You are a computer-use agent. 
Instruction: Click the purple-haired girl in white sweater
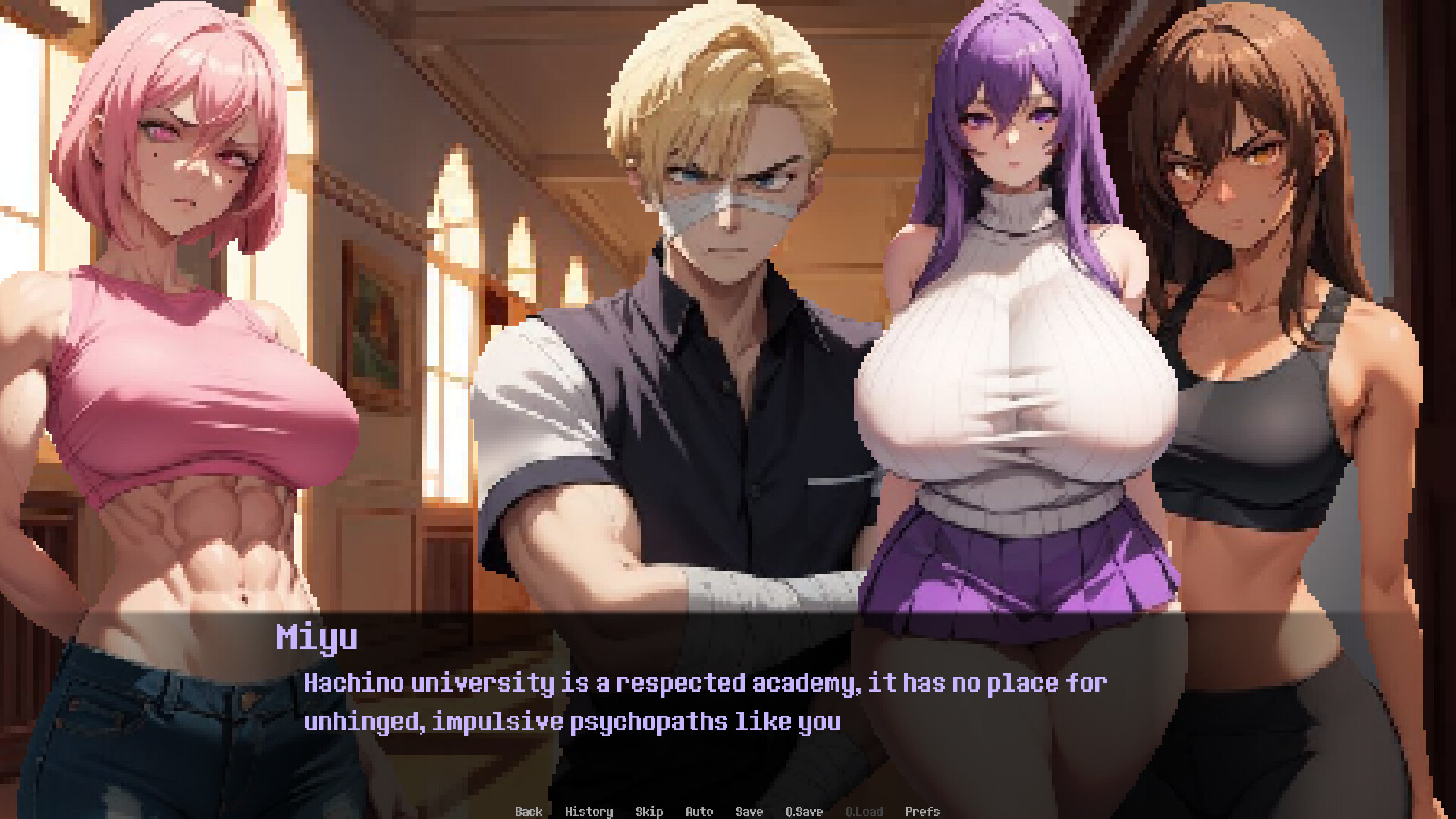1009,341
